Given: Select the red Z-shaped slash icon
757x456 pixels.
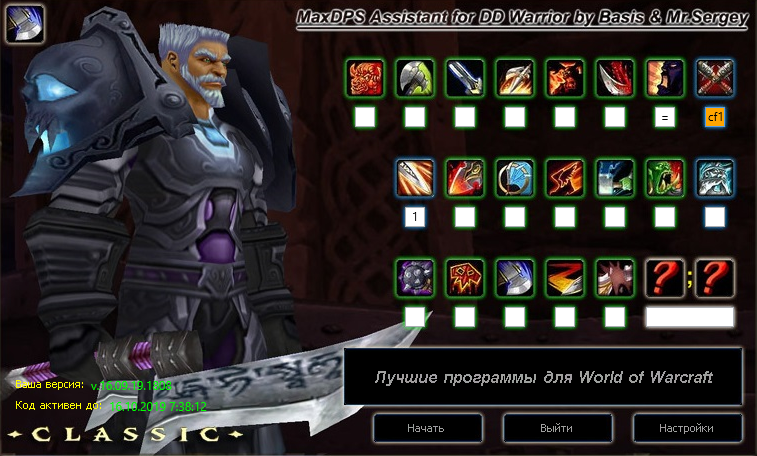Looking at the screenshot, I should [x=565, y=277].
